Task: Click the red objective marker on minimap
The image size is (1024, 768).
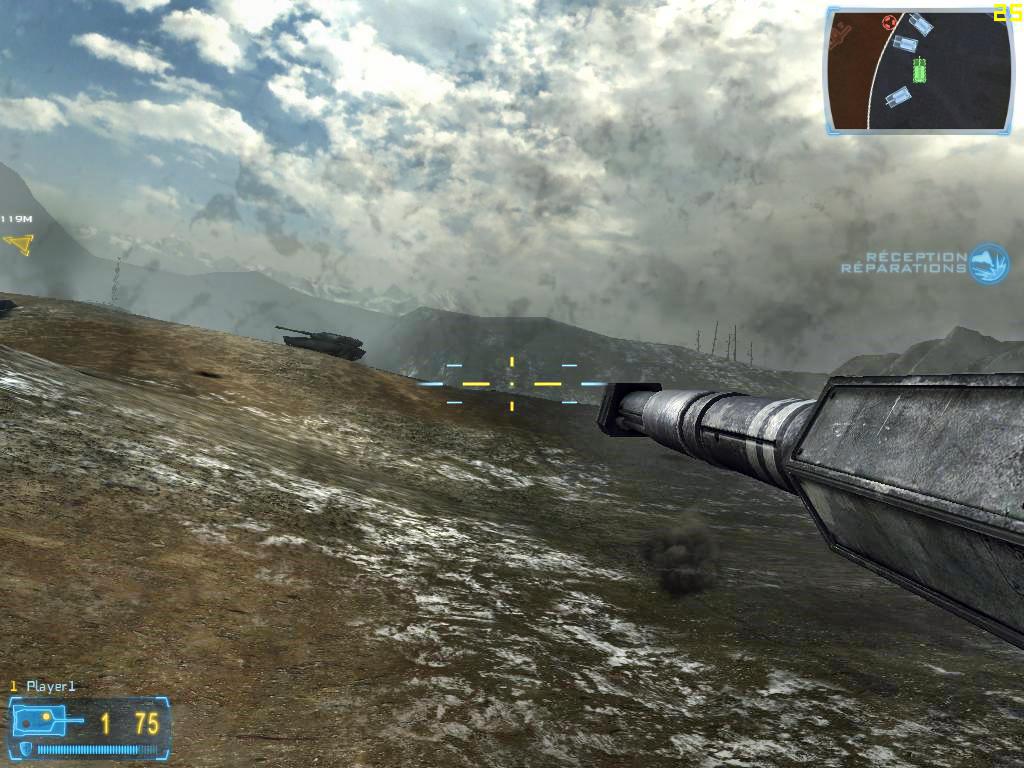Action: pos(888,22)
